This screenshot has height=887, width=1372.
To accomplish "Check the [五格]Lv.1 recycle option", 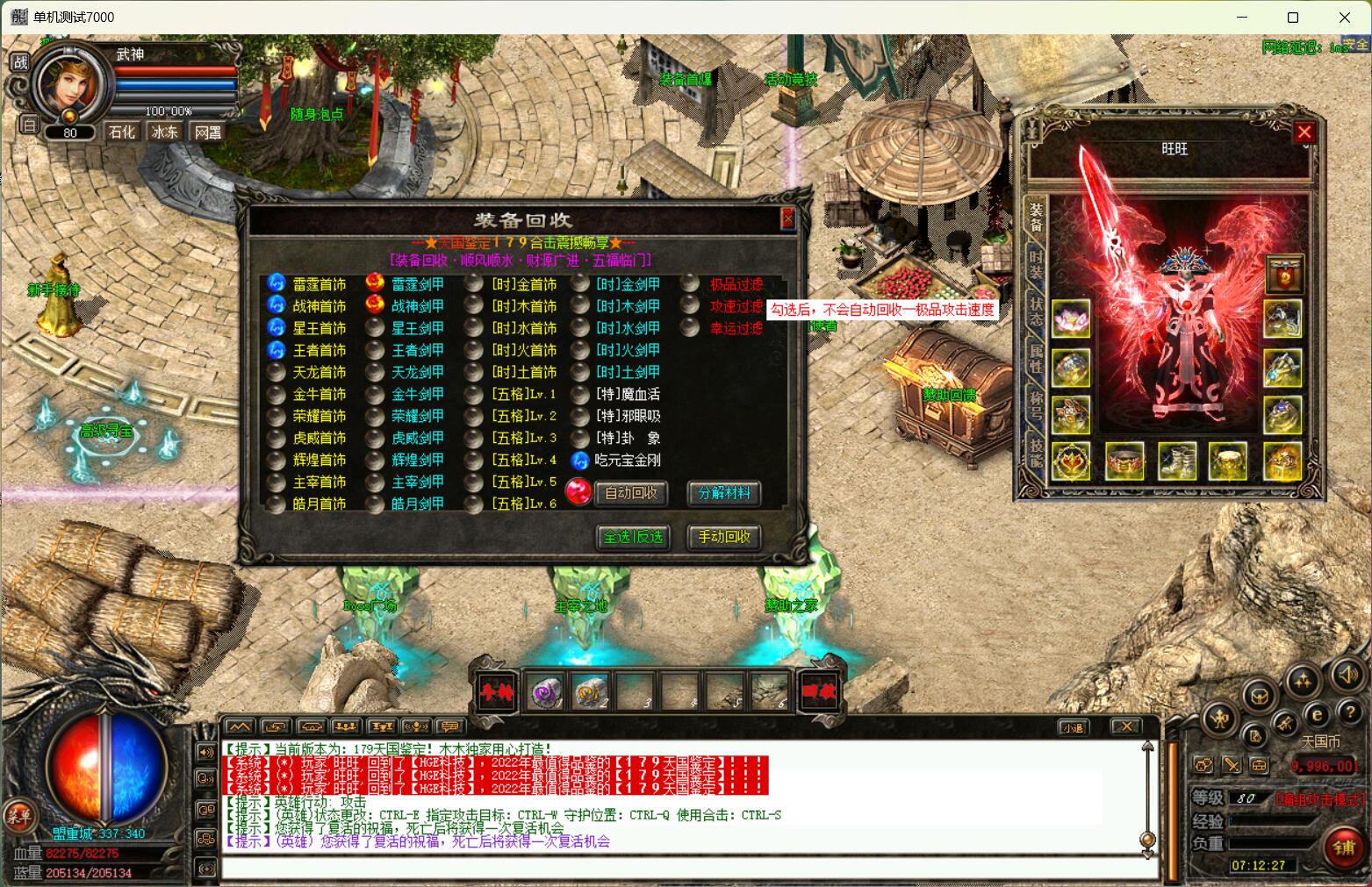I will (x=474, y=394).
